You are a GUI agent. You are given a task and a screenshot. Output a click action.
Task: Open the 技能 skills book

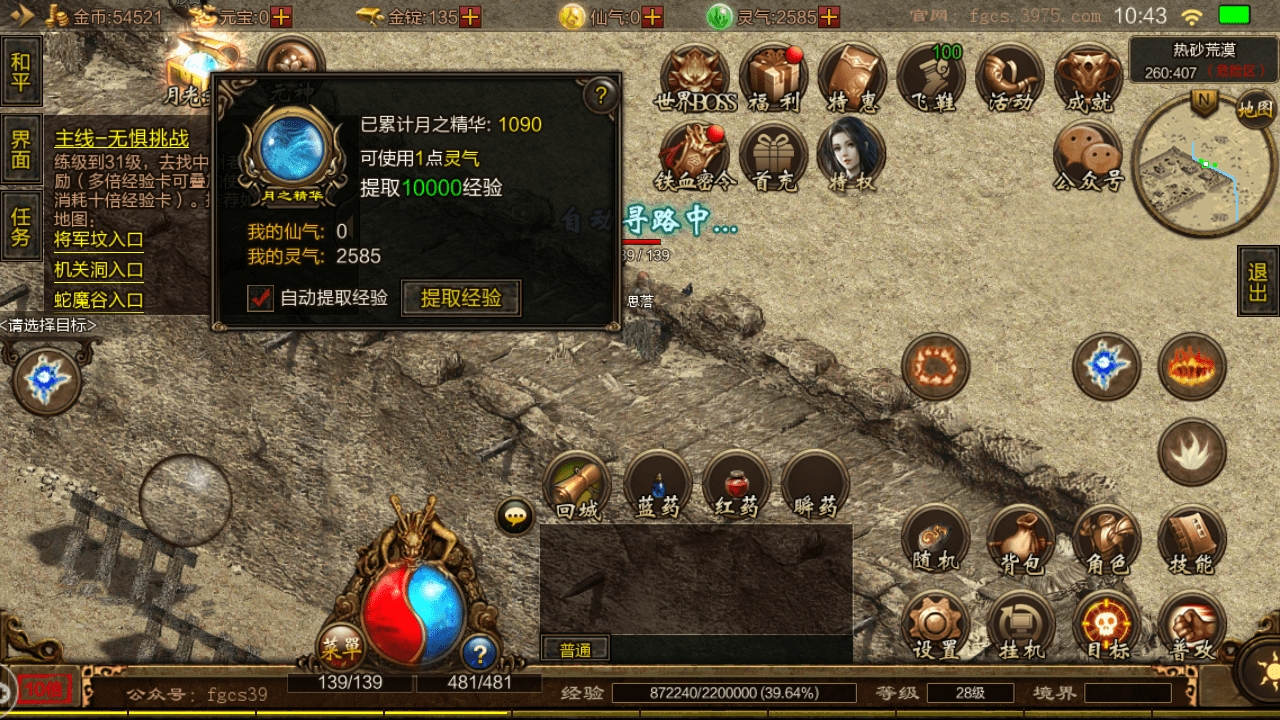(x=1192, y=539)
